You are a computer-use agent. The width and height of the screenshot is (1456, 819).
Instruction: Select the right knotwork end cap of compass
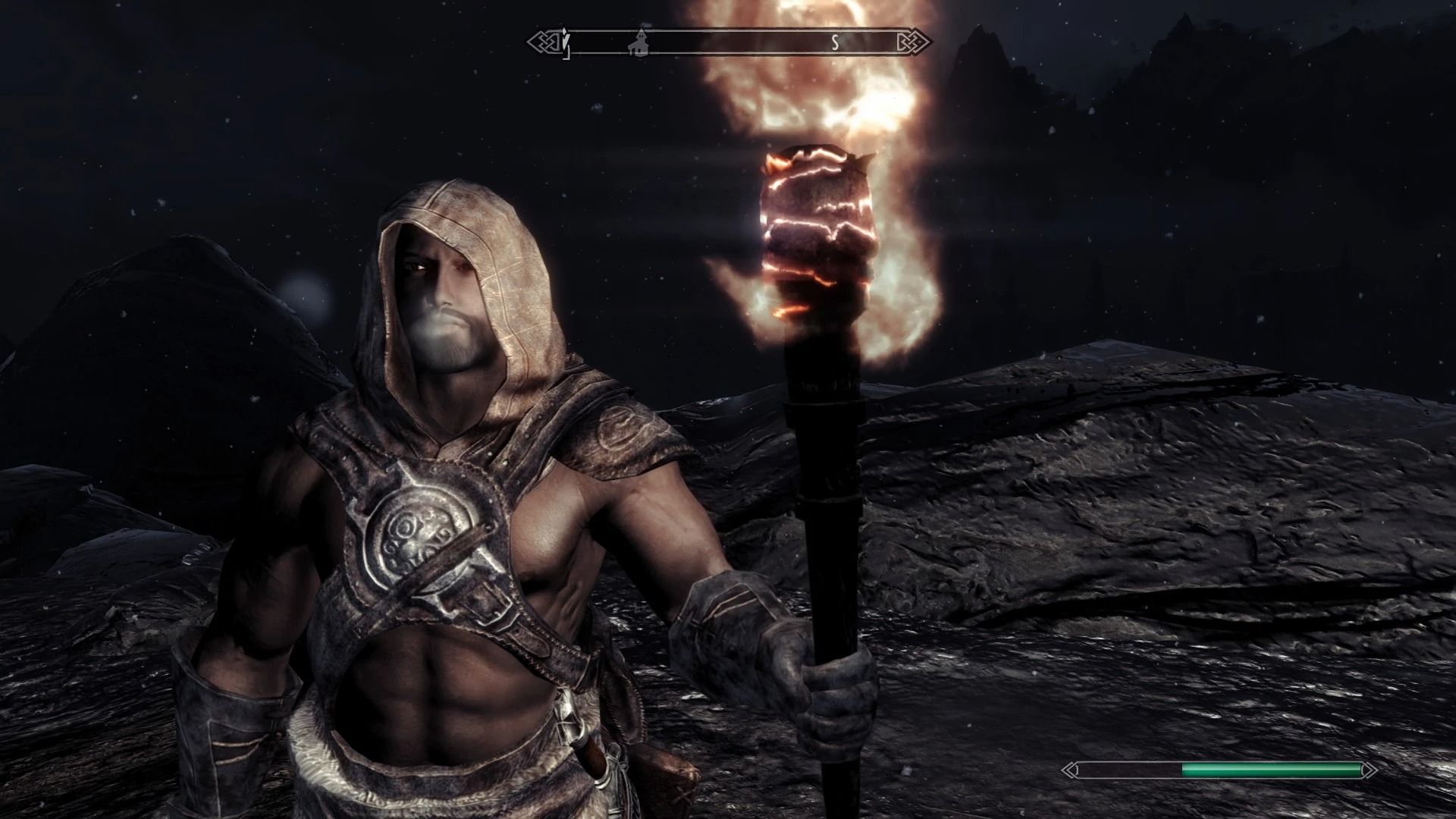915,42
